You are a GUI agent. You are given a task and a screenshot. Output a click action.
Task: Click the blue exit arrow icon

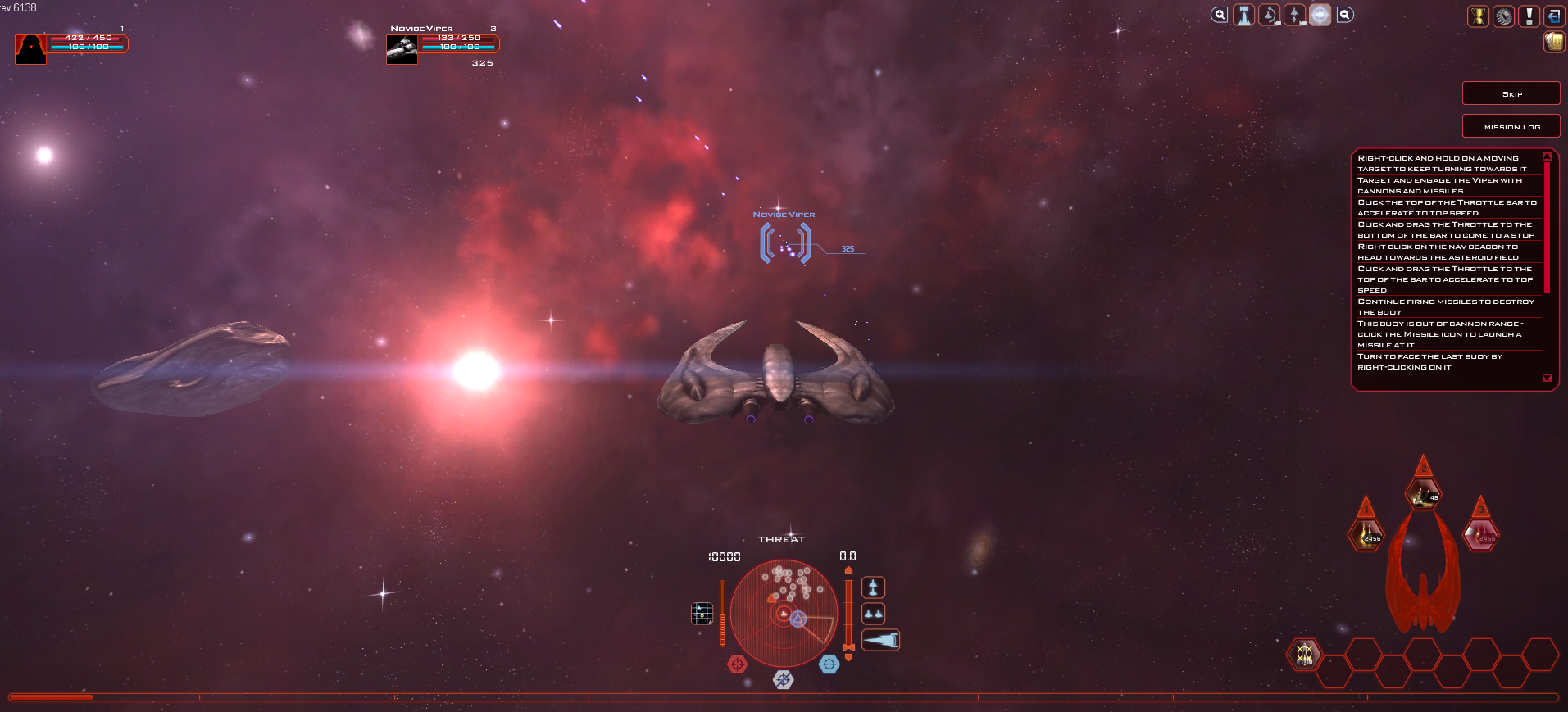(1553, 16)
